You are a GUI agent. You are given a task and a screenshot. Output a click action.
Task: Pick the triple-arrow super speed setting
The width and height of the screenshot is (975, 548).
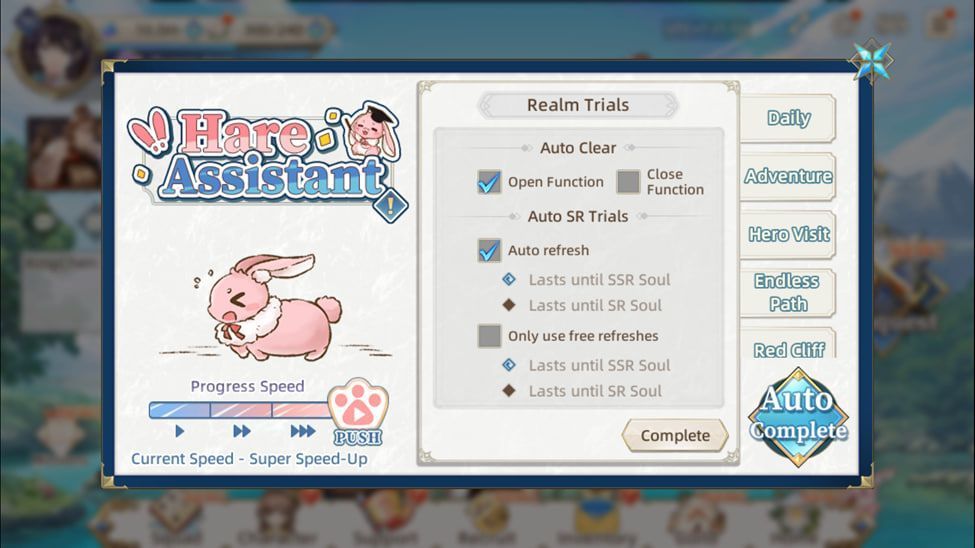302,432
